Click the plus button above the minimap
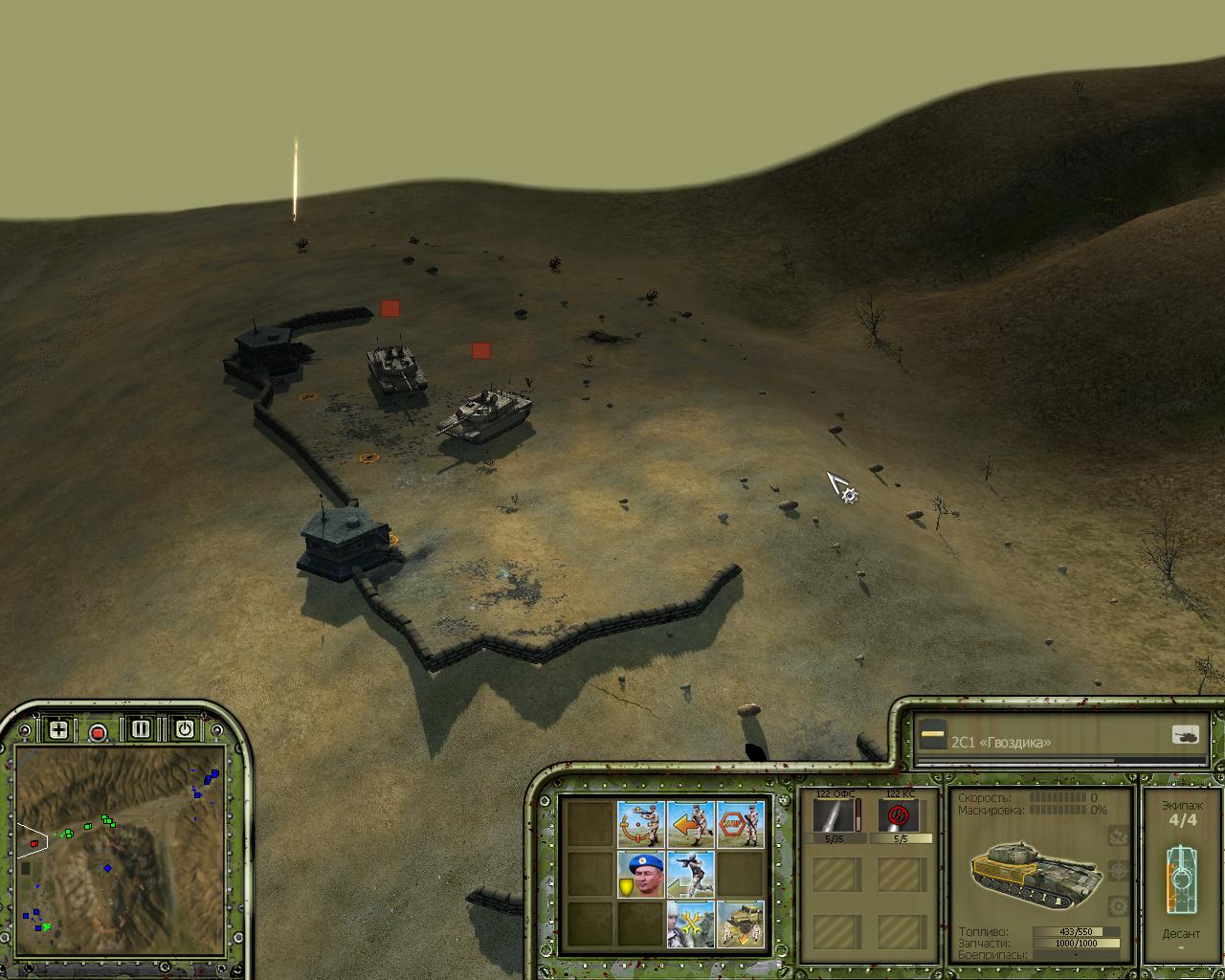 click(x=58, y=730)
